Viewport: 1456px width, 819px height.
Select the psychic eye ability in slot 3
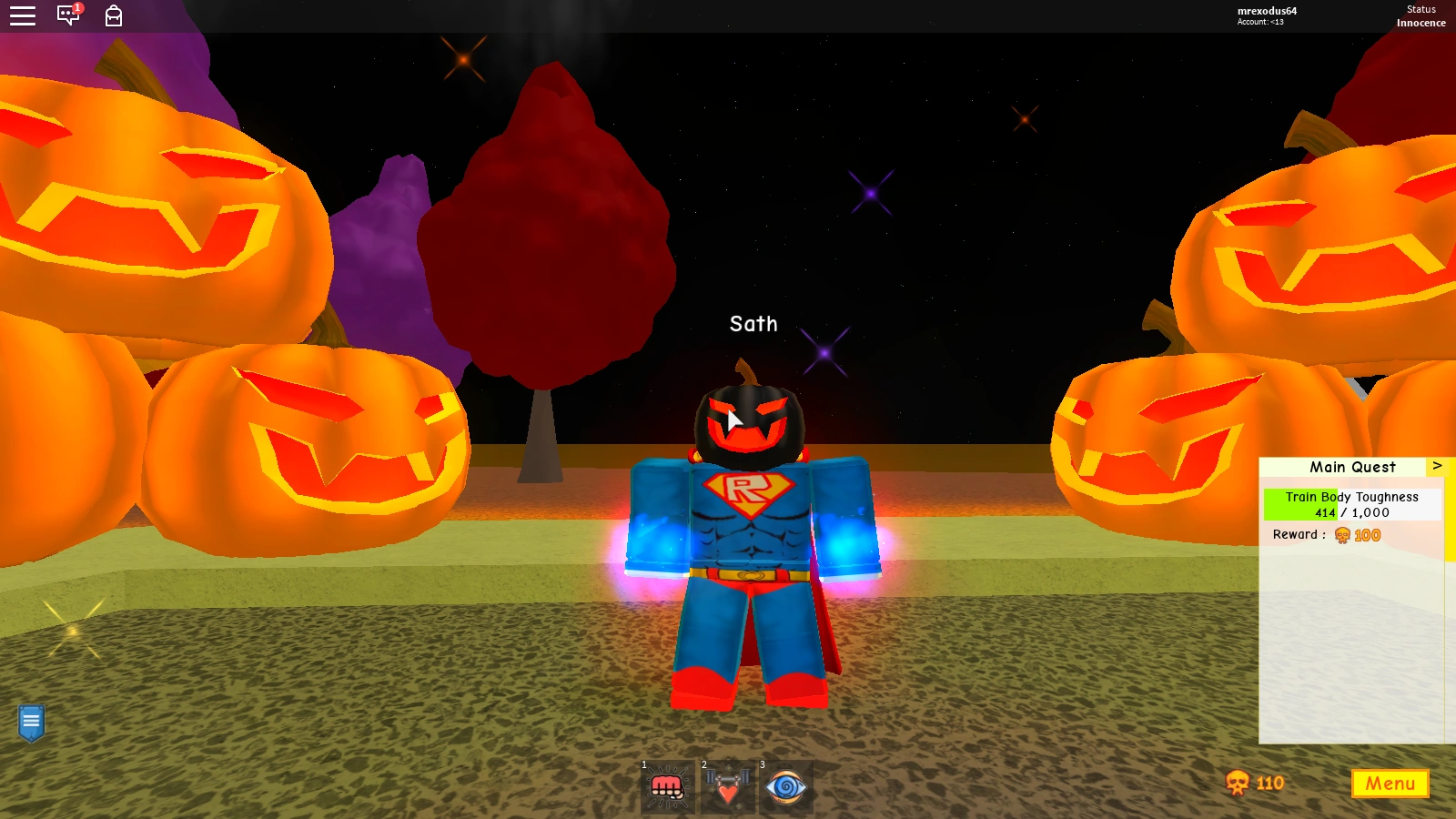(x=786, y=786)
